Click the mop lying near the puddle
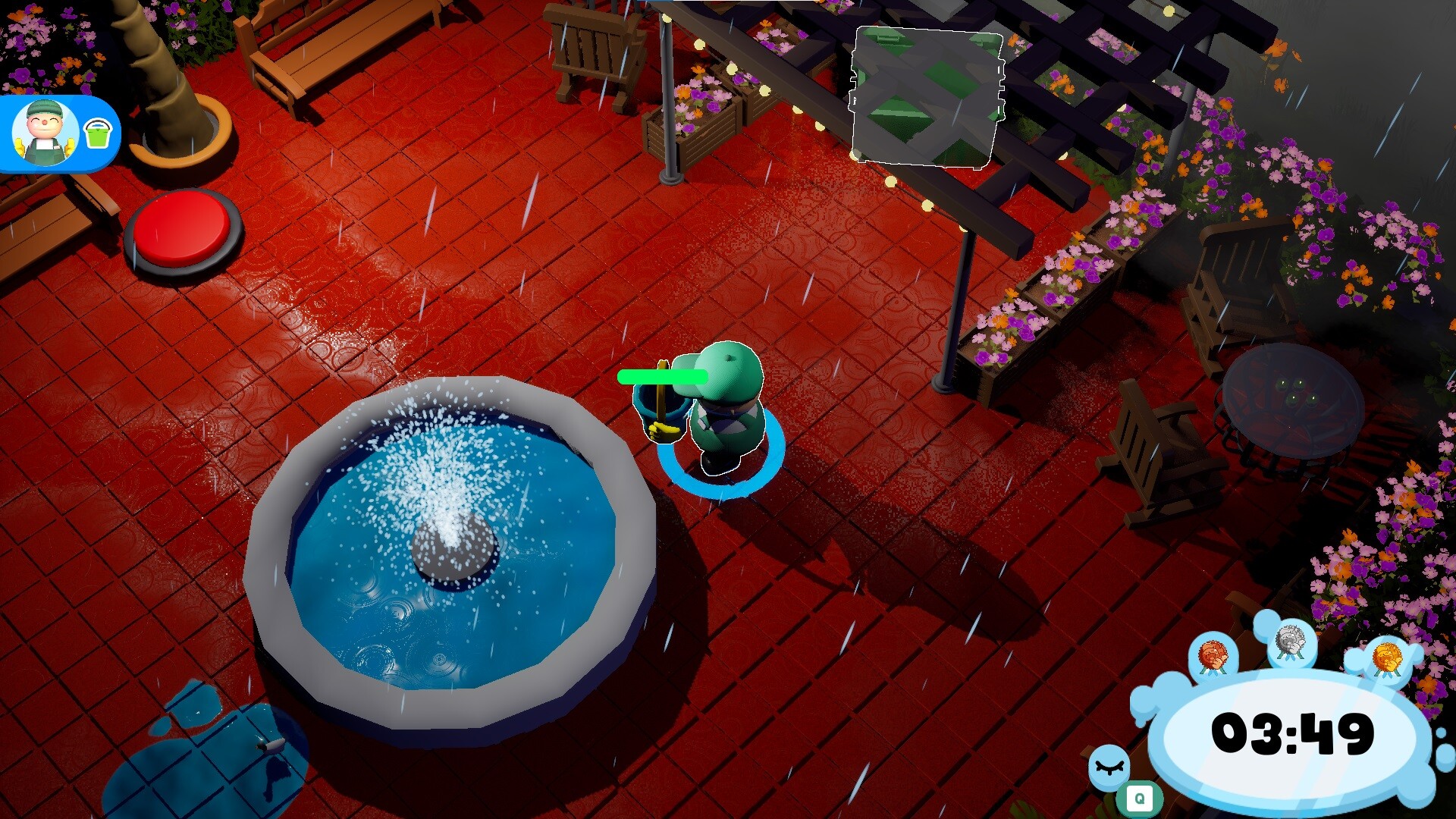Image resolution: width=1456 pixels, height=819 pixels. point(271,747)
